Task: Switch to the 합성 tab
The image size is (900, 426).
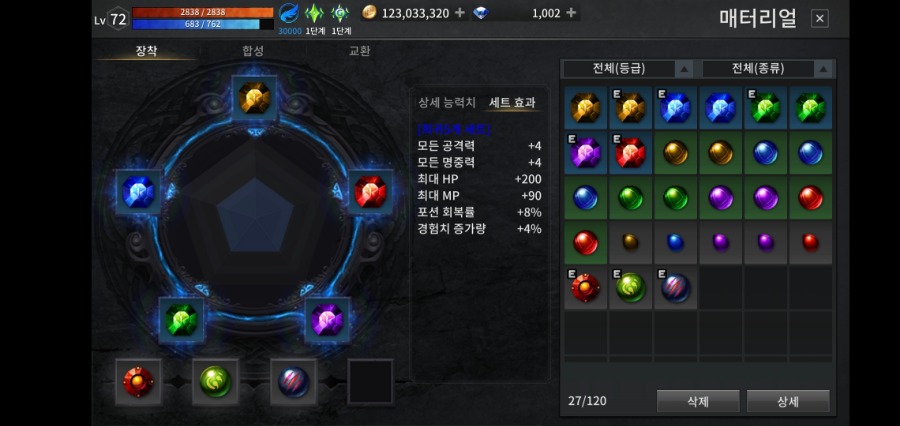Action: [x=253, y=50]
